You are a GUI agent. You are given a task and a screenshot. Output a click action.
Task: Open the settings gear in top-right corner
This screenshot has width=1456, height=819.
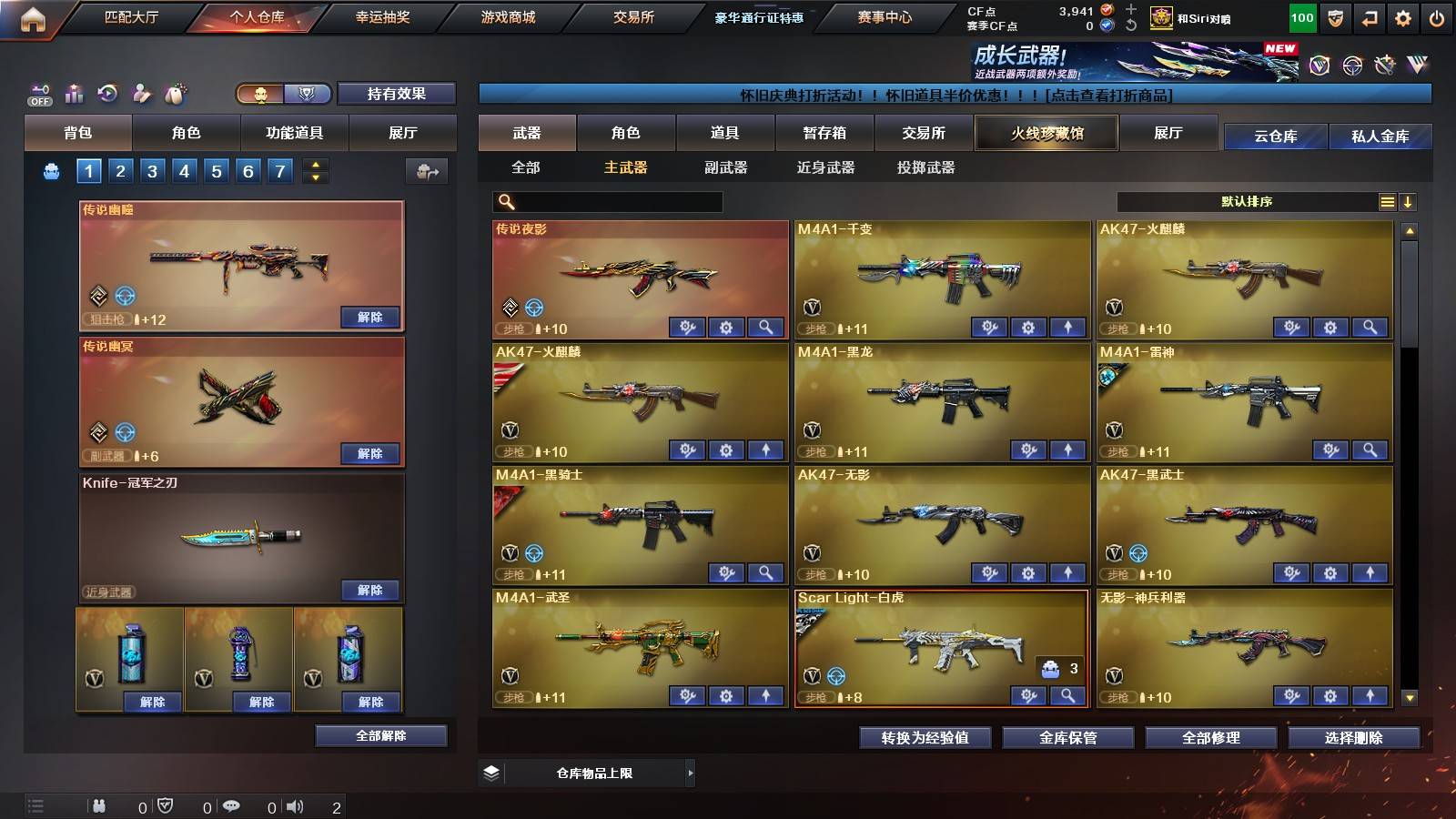1402,17
